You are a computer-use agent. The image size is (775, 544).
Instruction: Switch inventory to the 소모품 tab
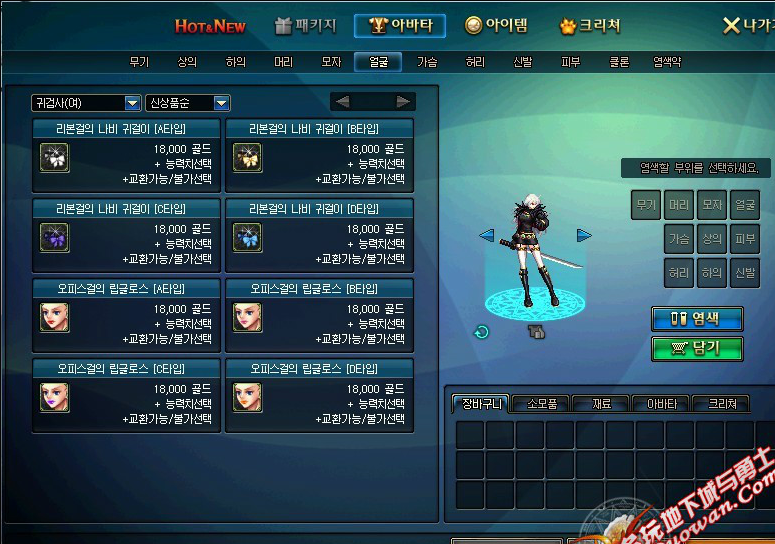tap(541, 404)
